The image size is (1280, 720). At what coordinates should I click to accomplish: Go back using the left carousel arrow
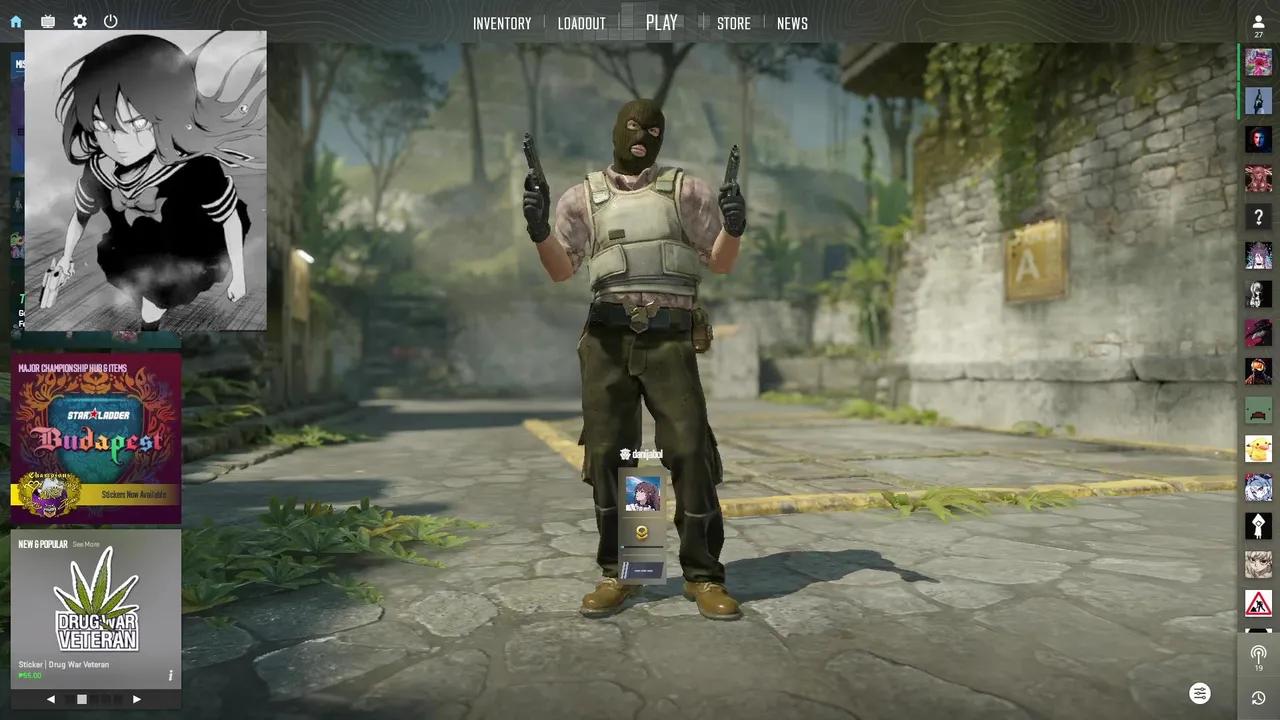51,699
